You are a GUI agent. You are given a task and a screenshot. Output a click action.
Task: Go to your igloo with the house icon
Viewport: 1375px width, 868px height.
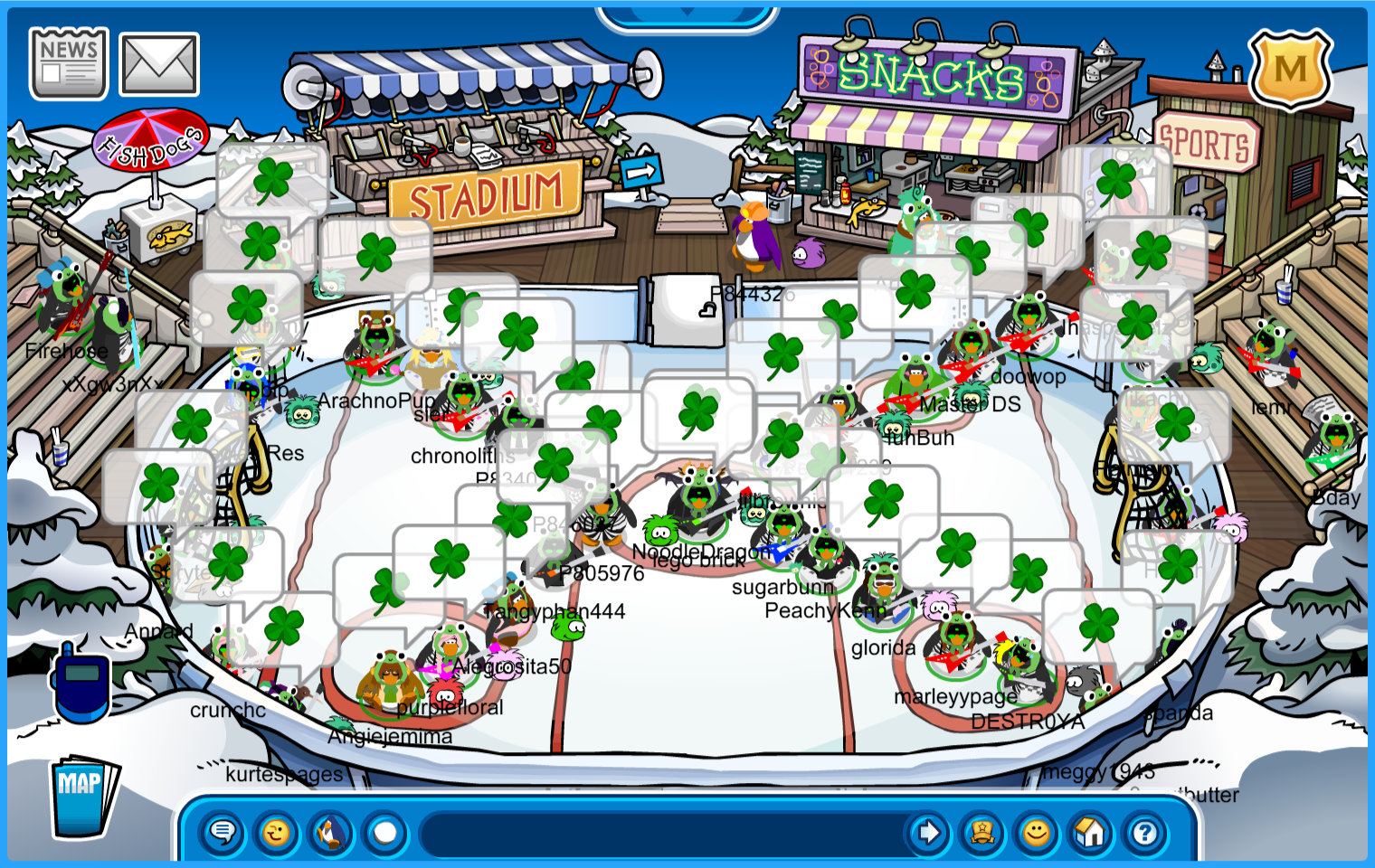[x=1091, y=832]
